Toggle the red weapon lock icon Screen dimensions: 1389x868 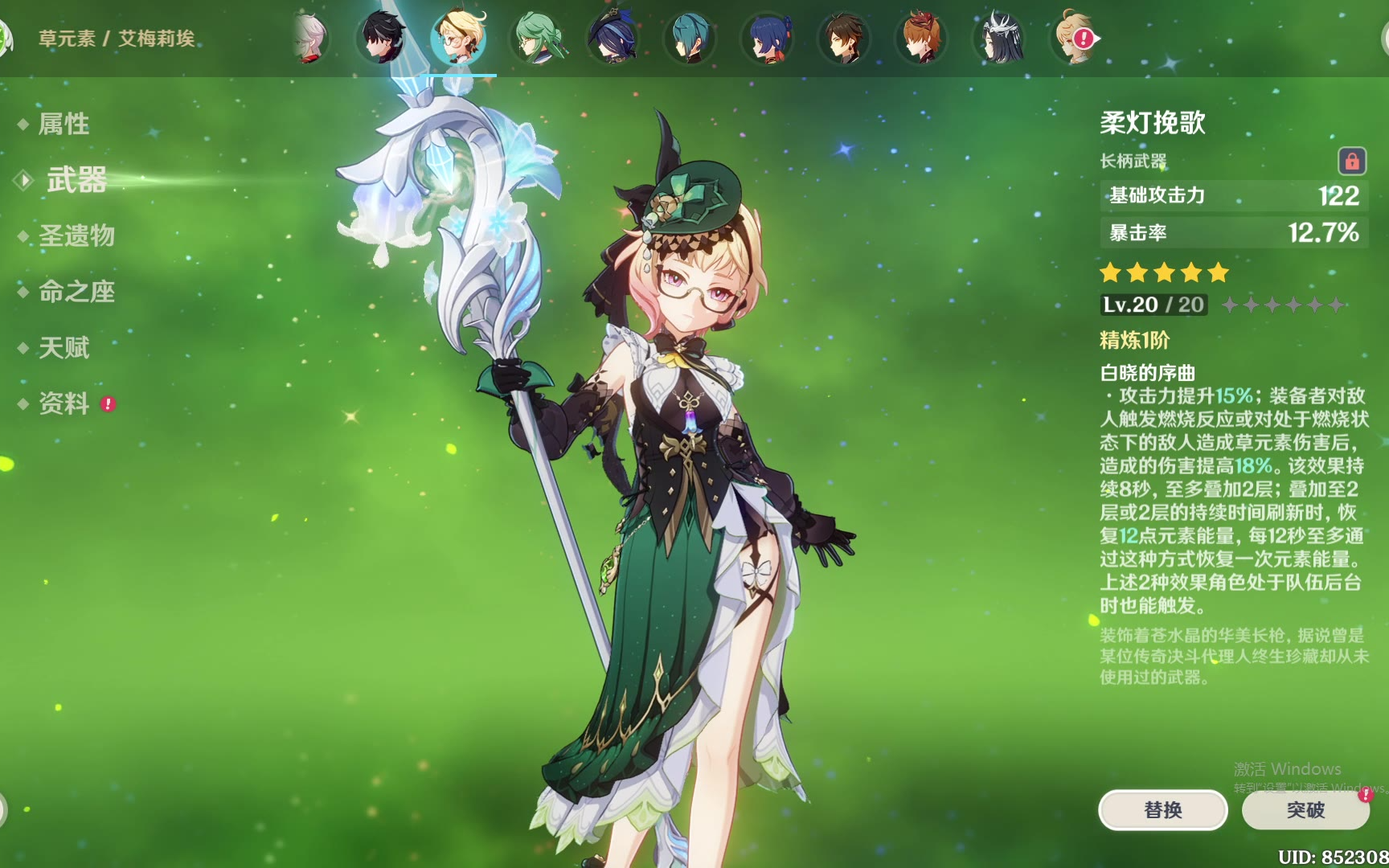[x=1351, y=162]
